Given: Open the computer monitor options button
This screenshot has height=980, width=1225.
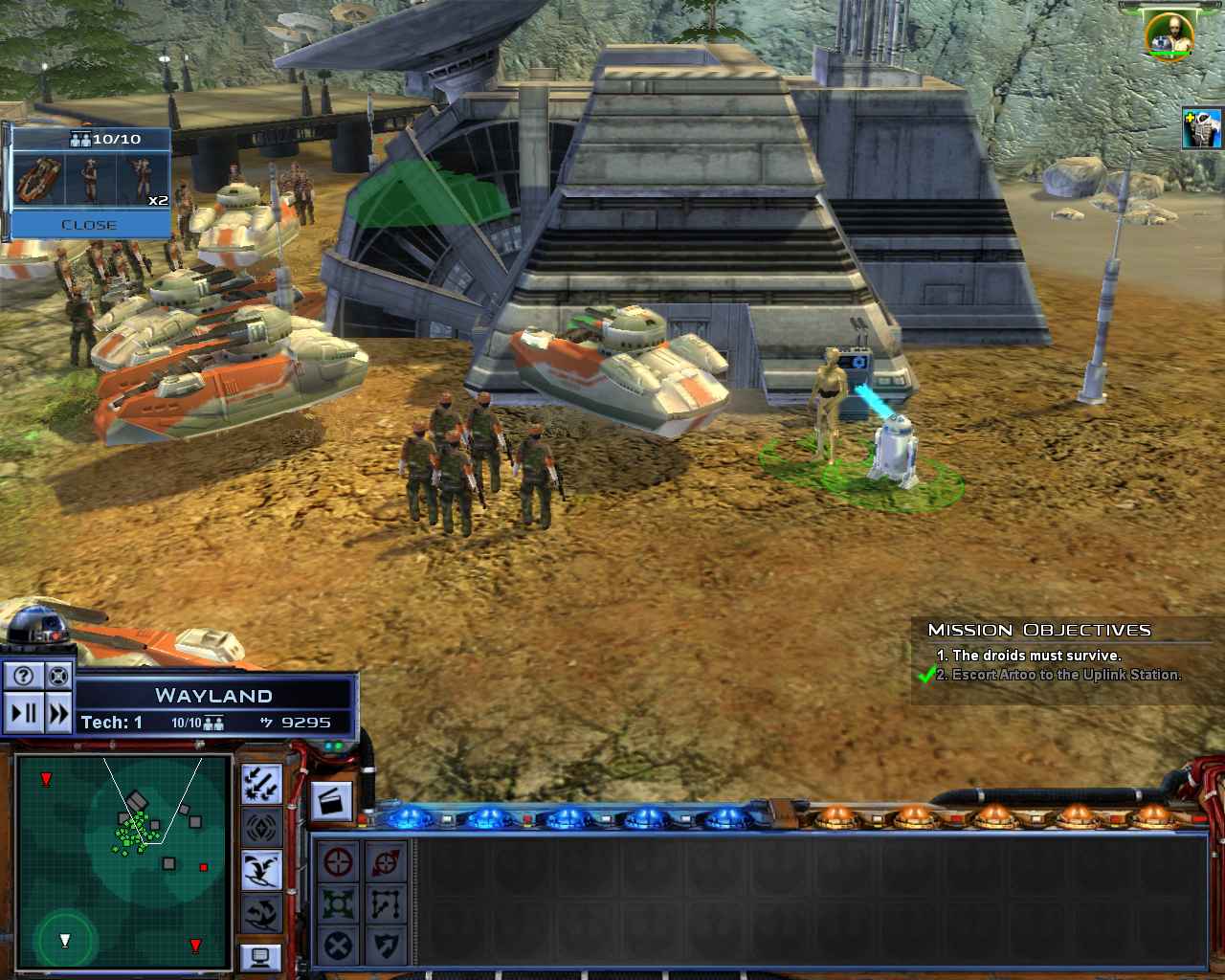Looking at the screenshot, I should [x=260, y=955].
